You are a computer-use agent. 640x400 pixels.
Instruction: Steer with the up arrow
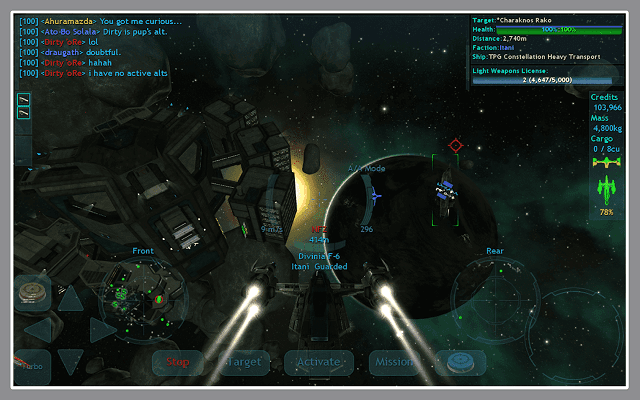(71, 297)
